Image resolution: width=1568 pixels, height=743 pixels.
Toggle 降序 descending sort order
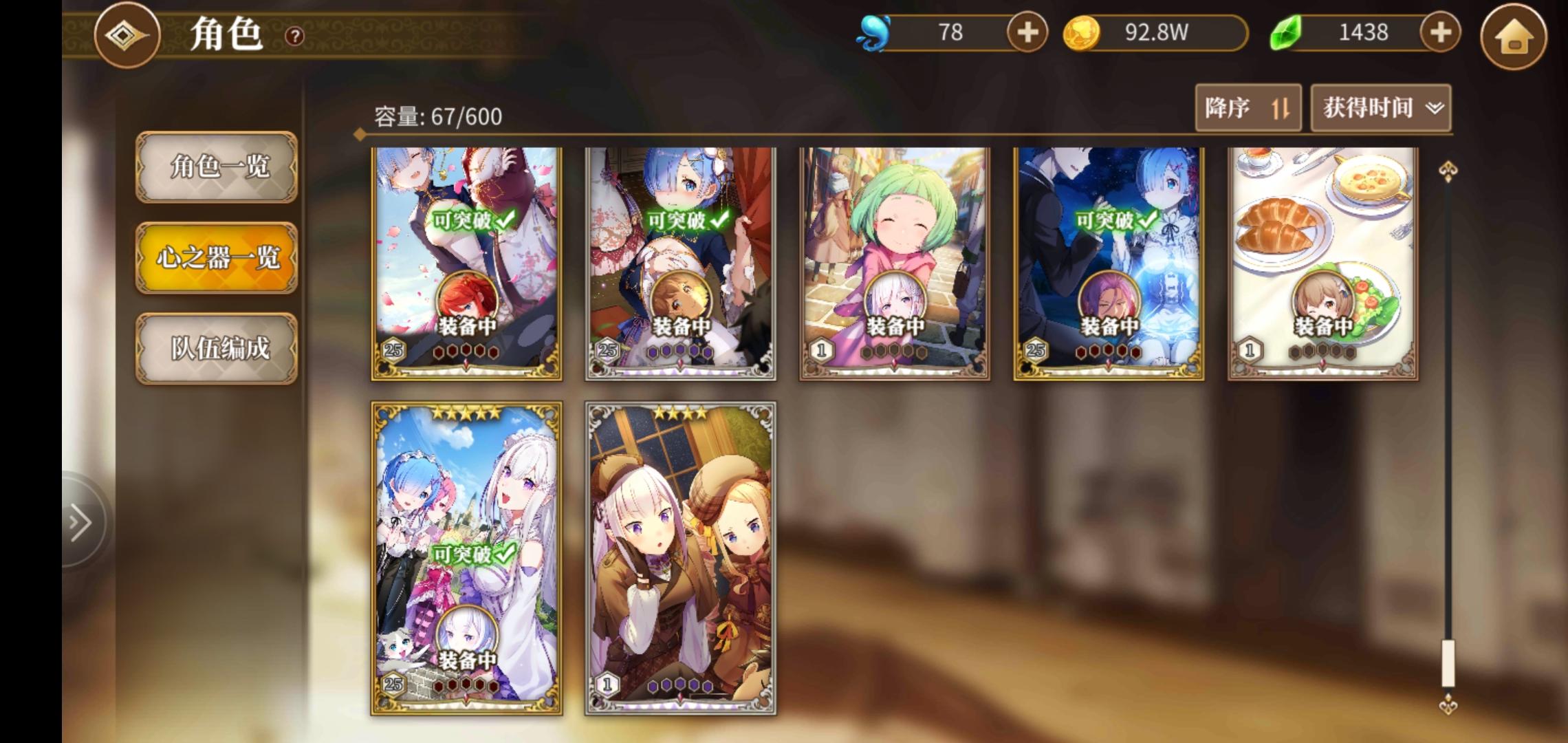1248,108
